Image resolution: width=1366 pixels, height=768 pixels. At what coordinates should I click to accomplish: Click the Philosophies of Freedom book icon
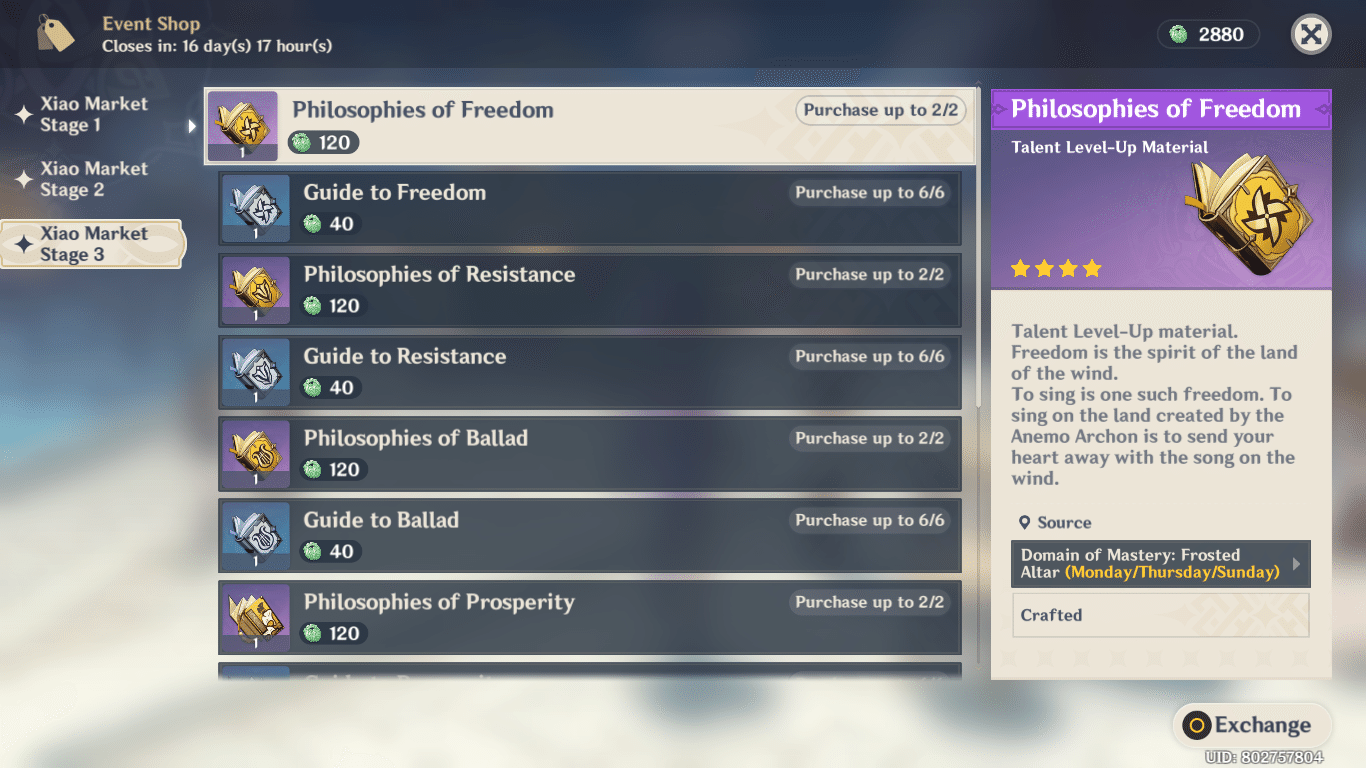242,126
